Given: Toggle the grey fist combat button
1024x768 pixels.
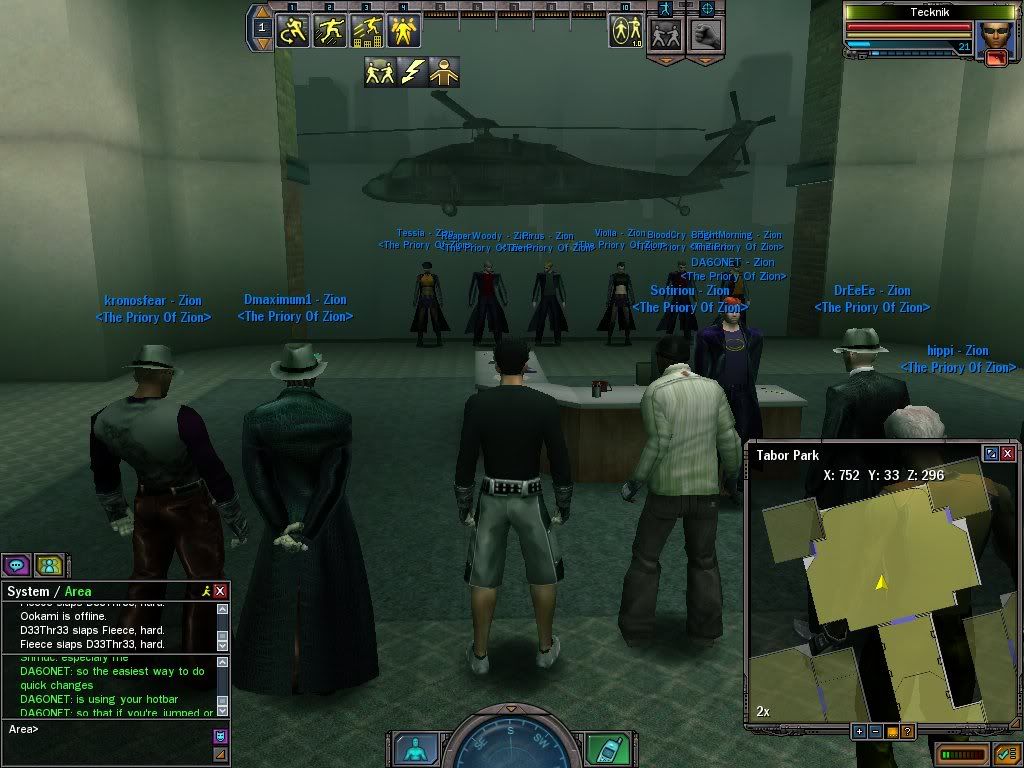Looking at the screenshot, I should click(x=706, y=34).
